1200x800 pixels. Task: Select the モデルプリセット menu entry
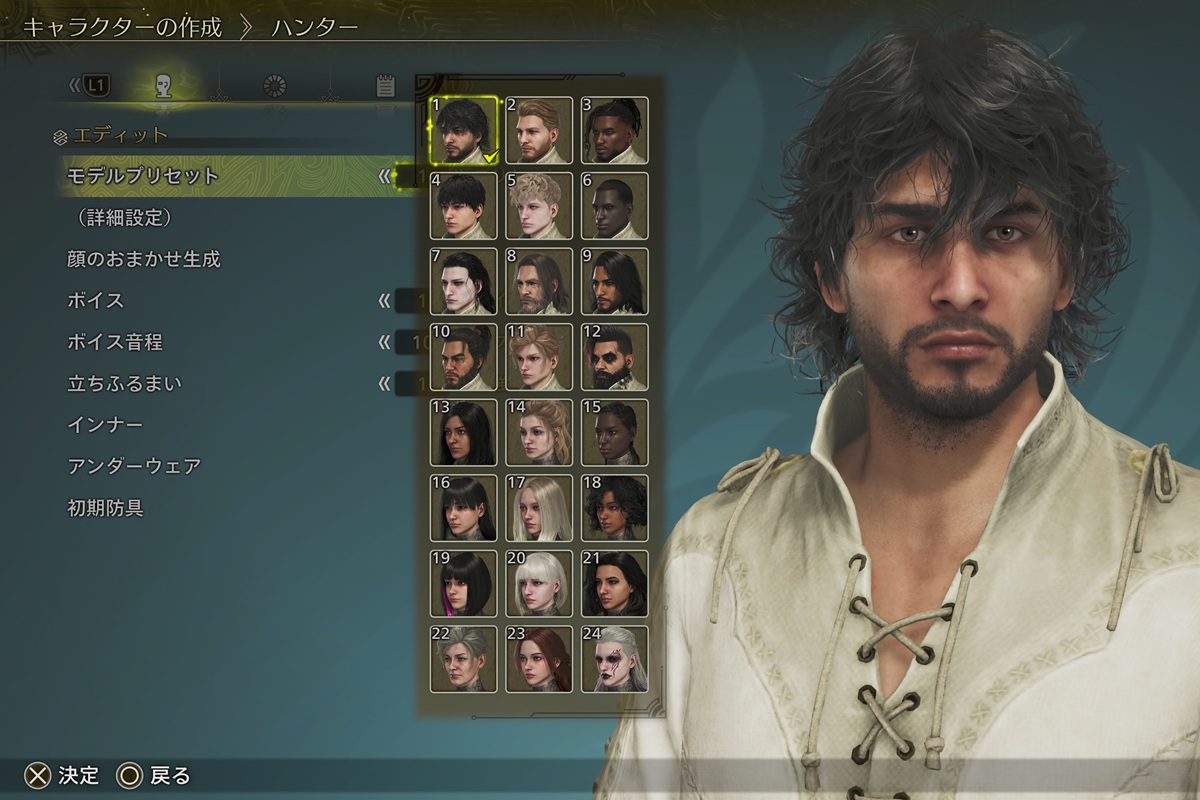(143, 176)
